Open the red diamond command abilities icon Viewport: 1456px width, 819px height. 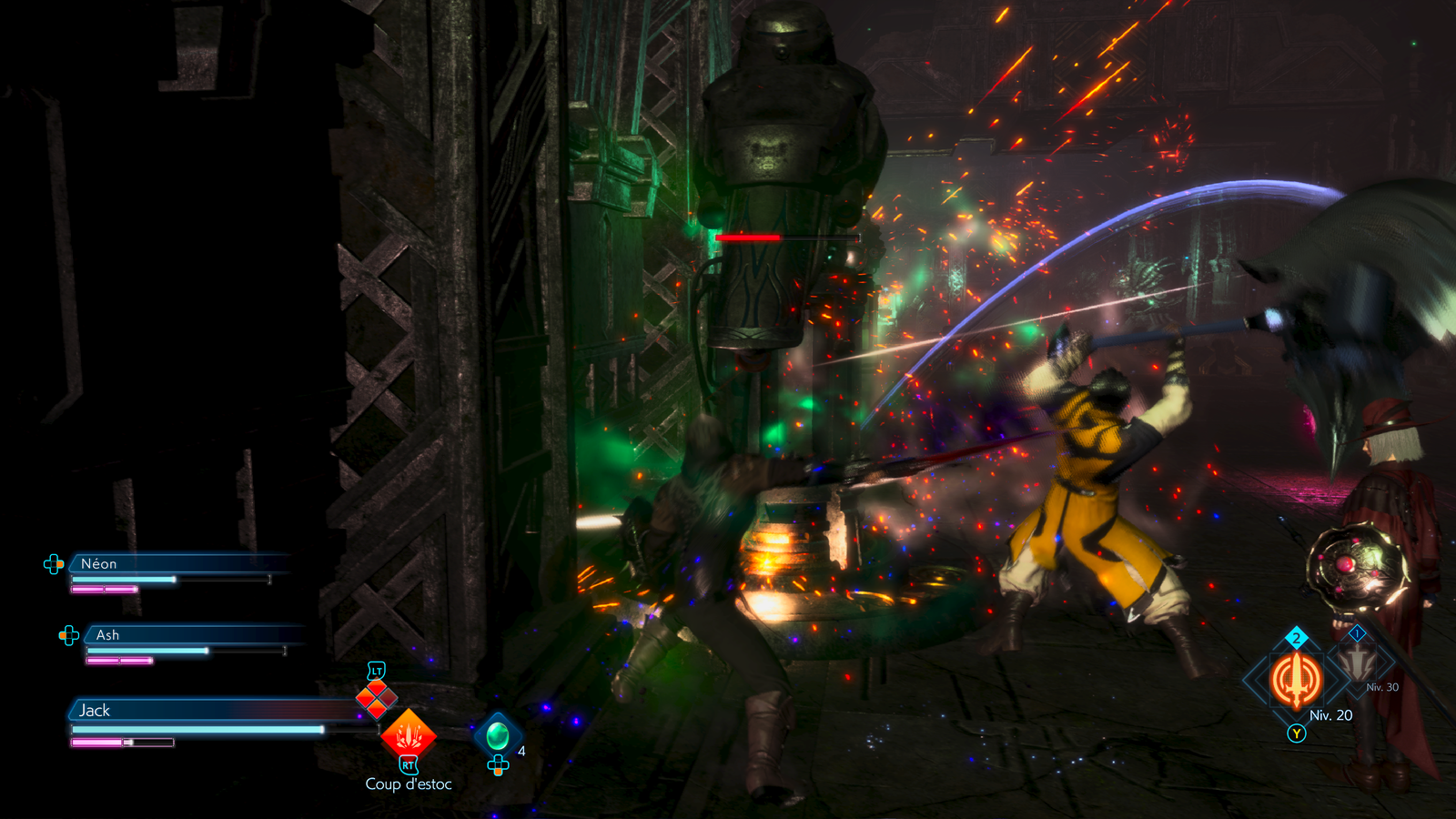[376, 699]
